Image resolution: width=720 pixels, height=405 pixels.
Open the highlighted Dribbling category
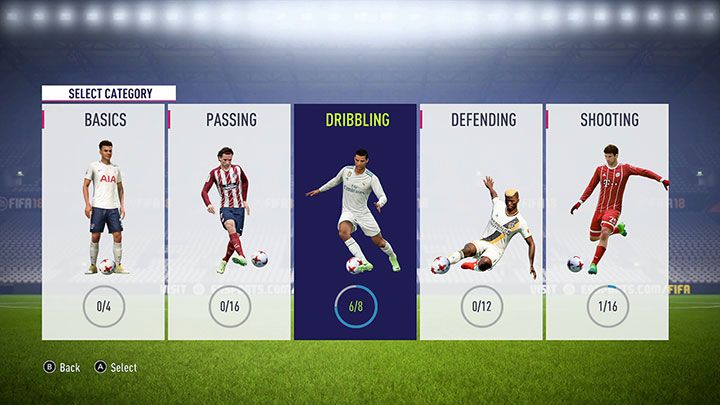pyautogui.click(x=355, y=220)
